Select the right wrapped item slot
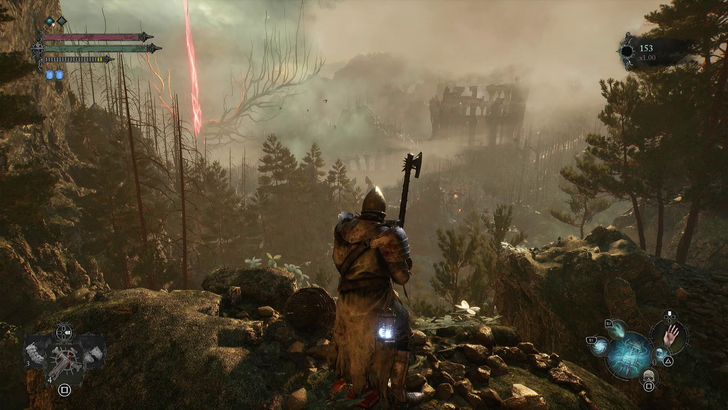The image size is (728, 410). coord(93,352)
